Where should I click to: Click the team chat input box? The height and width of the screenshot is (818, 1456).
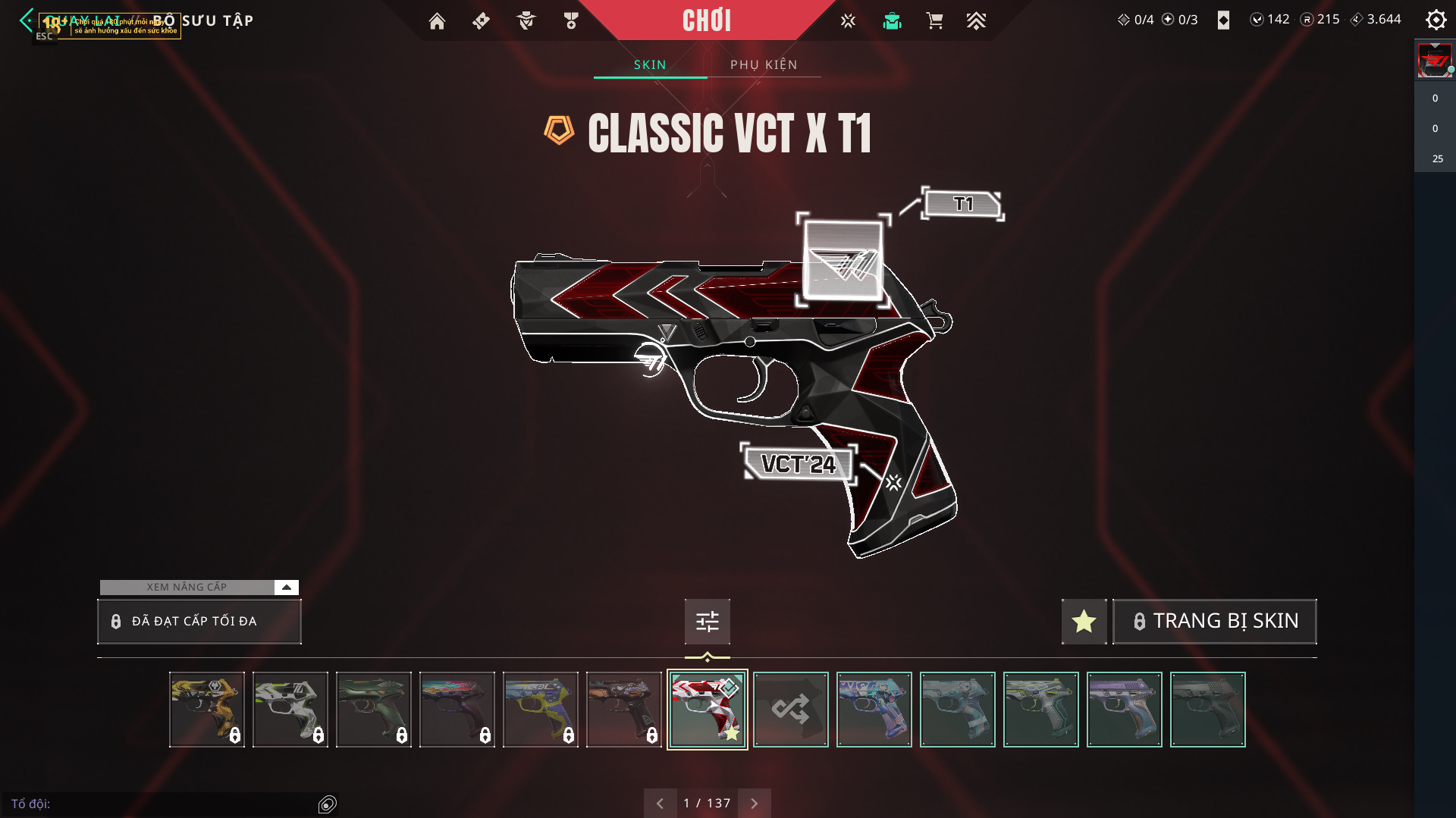(167, 804)
